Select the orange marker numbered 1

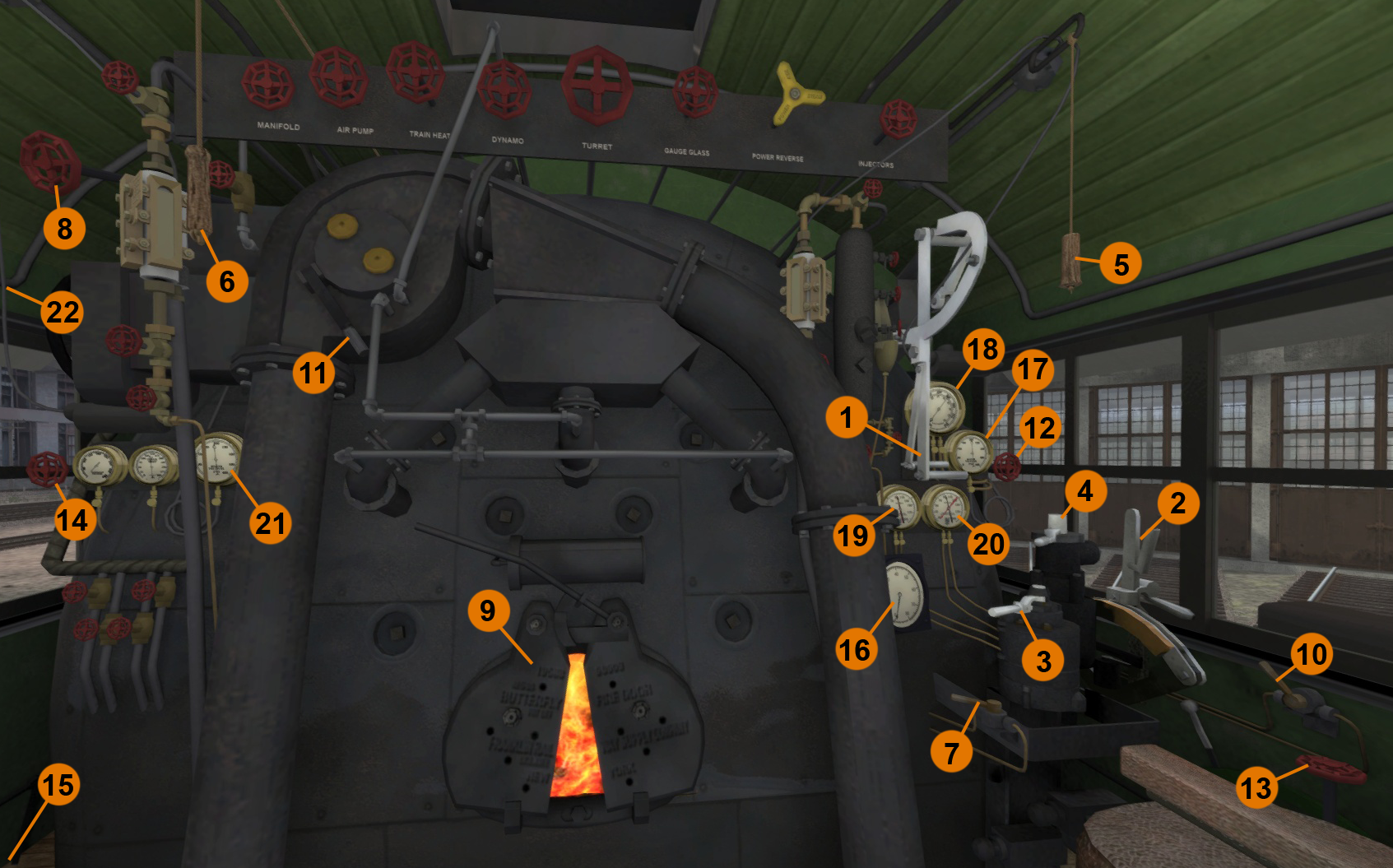click(x=846, y=417)
